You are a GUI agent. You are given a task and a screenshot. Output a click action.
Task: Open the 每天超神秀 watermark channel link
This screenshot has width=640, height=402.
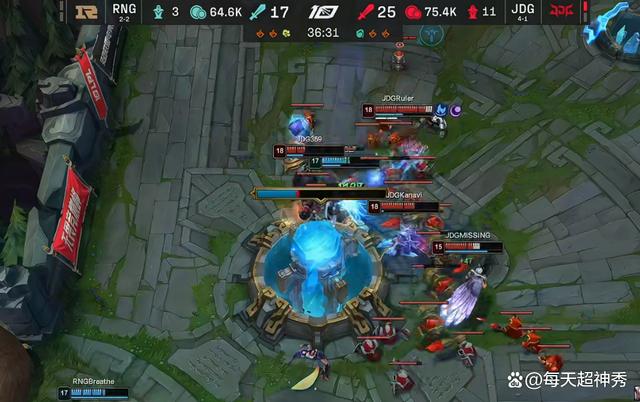pyautogui.click(x=564, y=381)
